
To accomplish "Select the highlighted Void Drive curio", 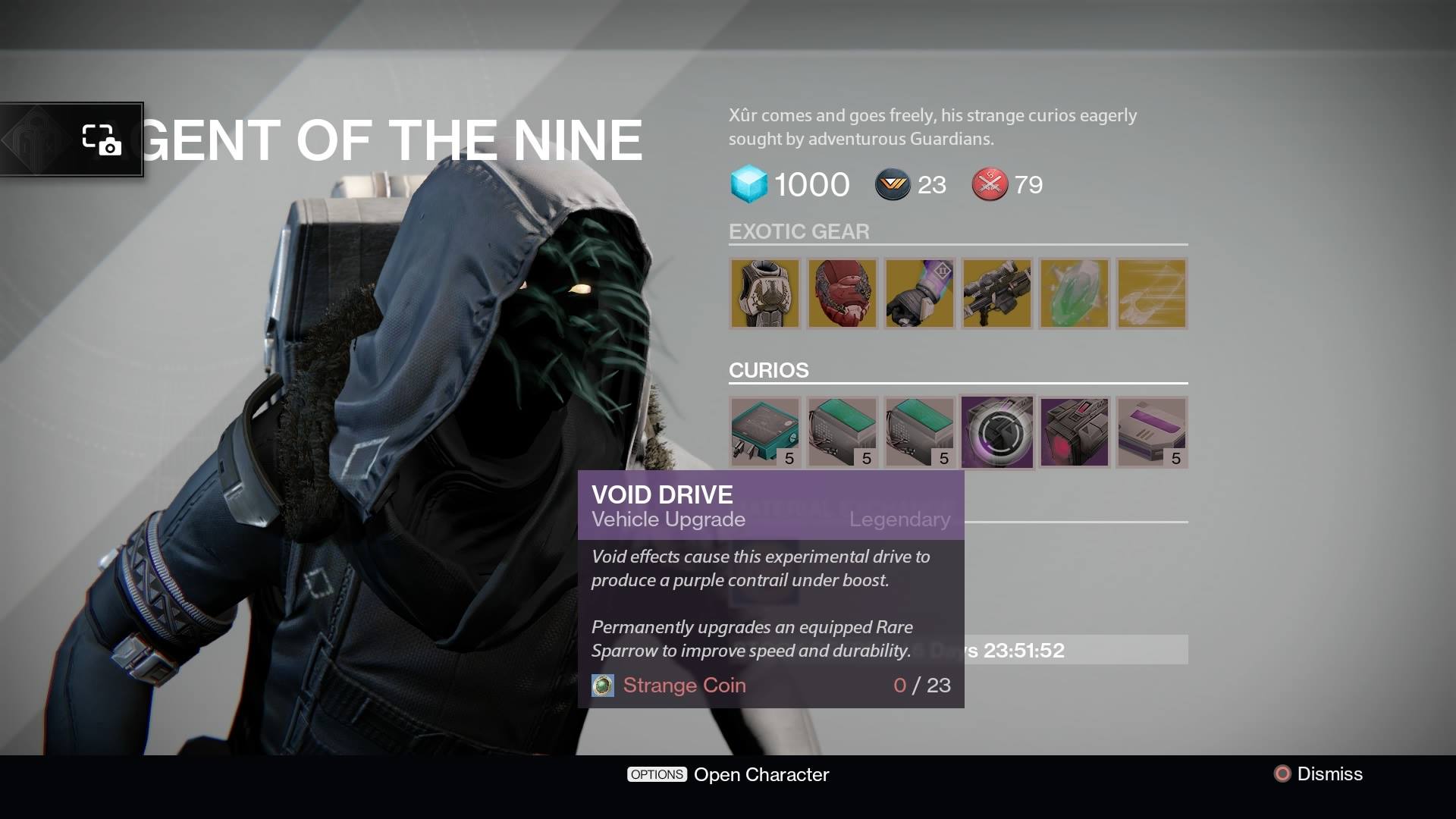I will (996, 431).
